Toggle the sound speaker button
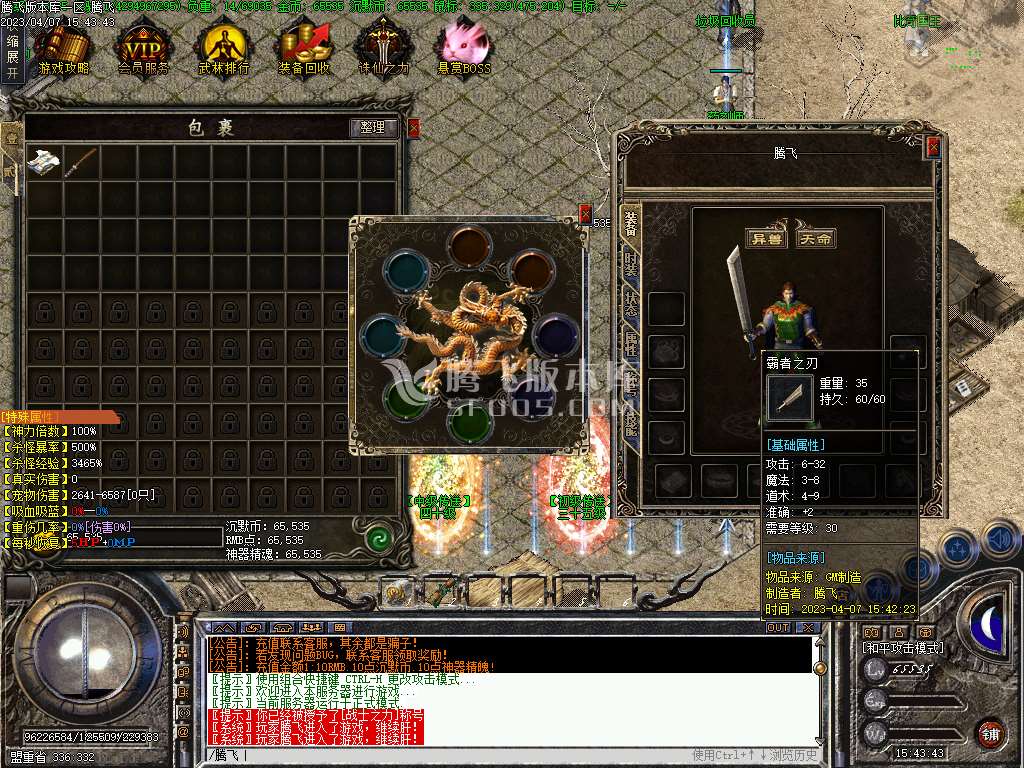1024x768 pixels. pyautogui.click(x=999, y=541)
